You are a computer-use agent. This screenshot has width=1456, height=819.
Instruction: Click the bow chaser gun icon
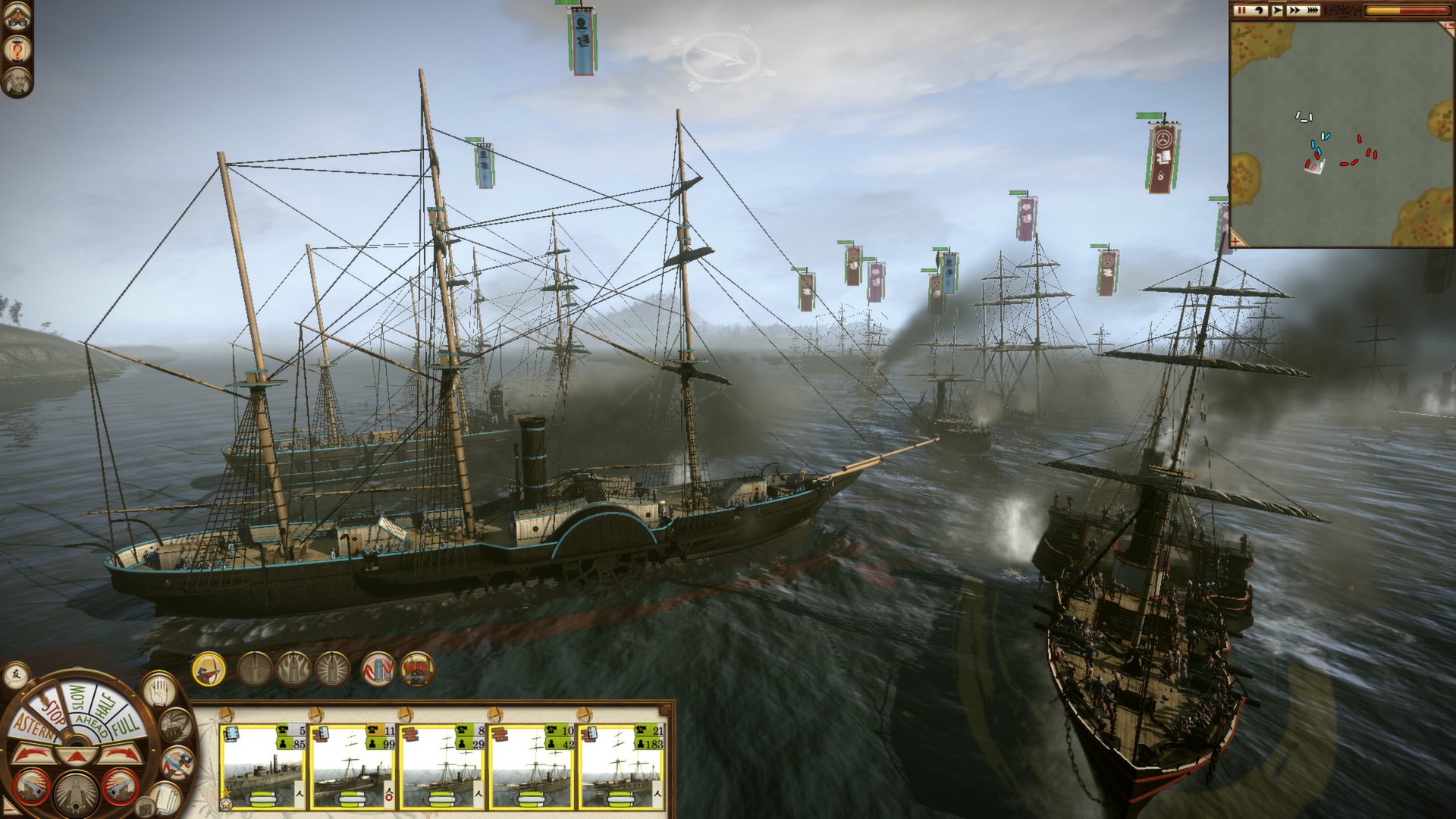point(76,795)
